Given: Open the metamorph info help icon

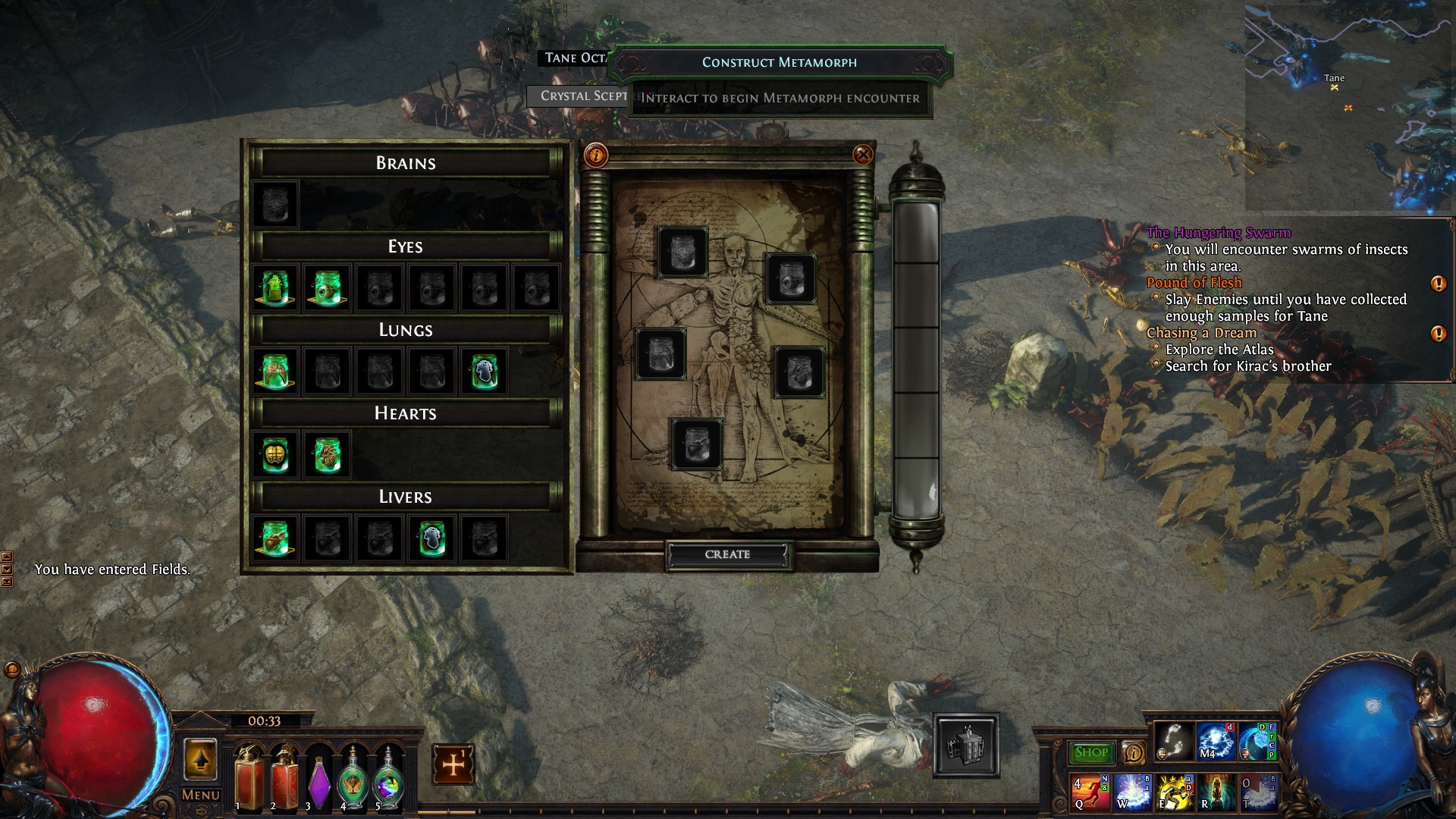Looking at the screenshot, I should point(596,155).
